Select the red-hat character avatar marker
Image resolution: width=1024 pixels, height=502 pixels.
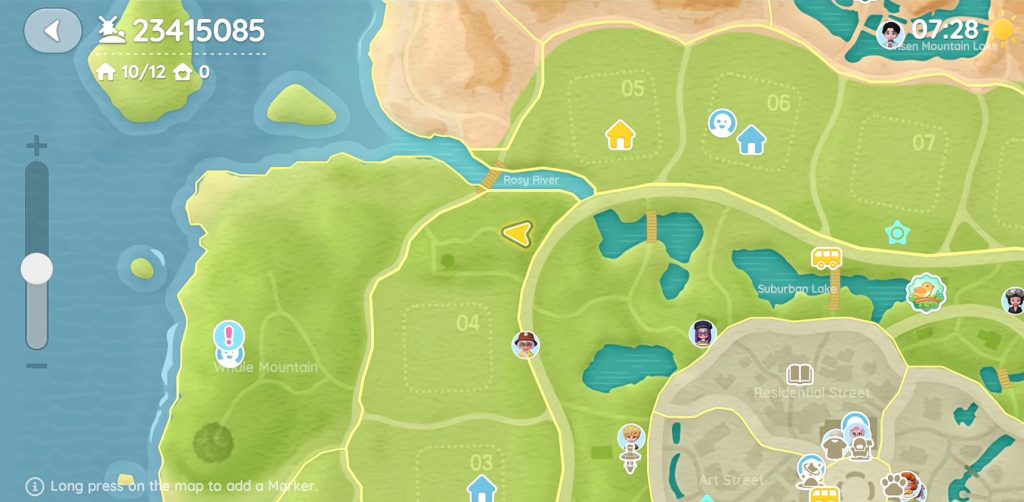click(x=525, y=345)
